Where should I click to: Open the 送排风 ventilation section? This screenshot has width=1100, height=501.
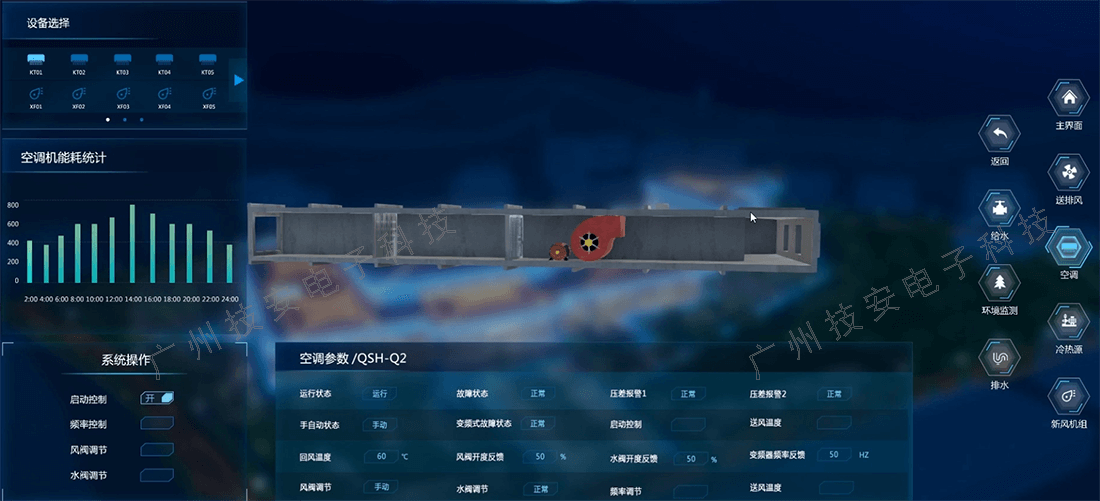click(1069, 173)
